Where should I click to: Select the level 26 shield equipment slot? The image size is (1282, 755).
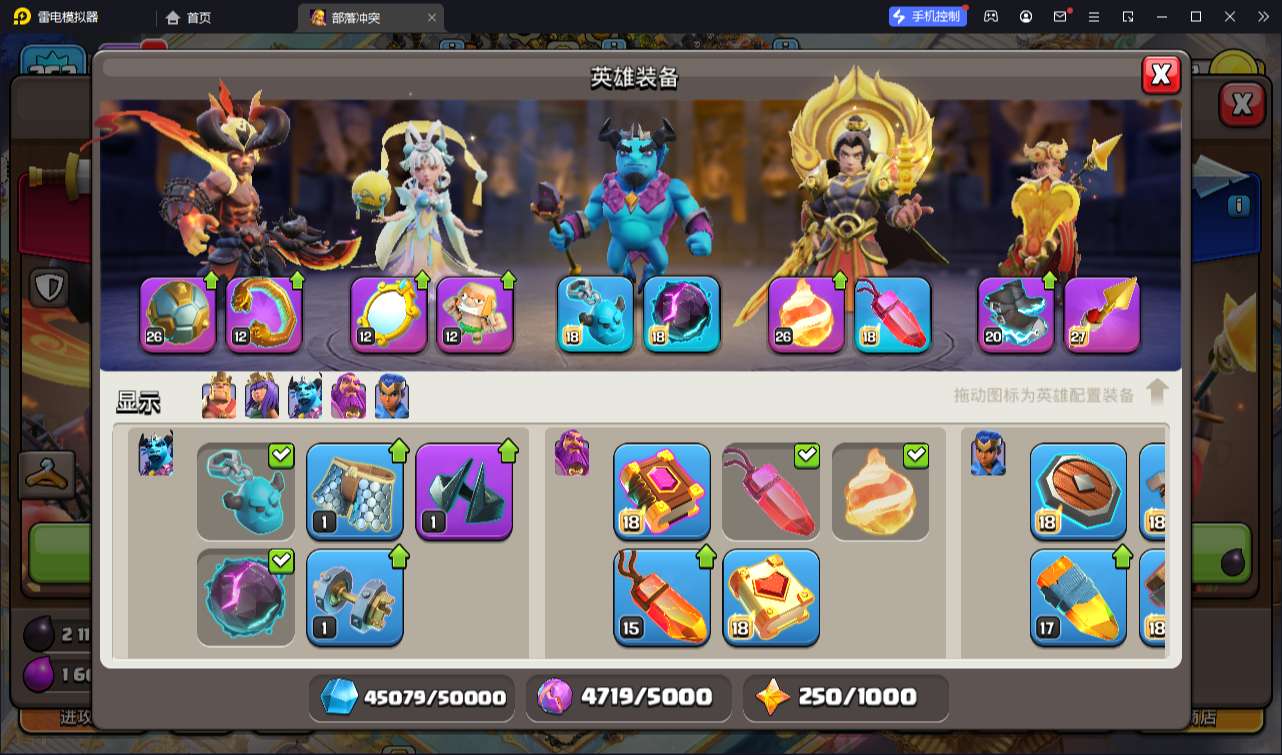[x=178, y=315]
